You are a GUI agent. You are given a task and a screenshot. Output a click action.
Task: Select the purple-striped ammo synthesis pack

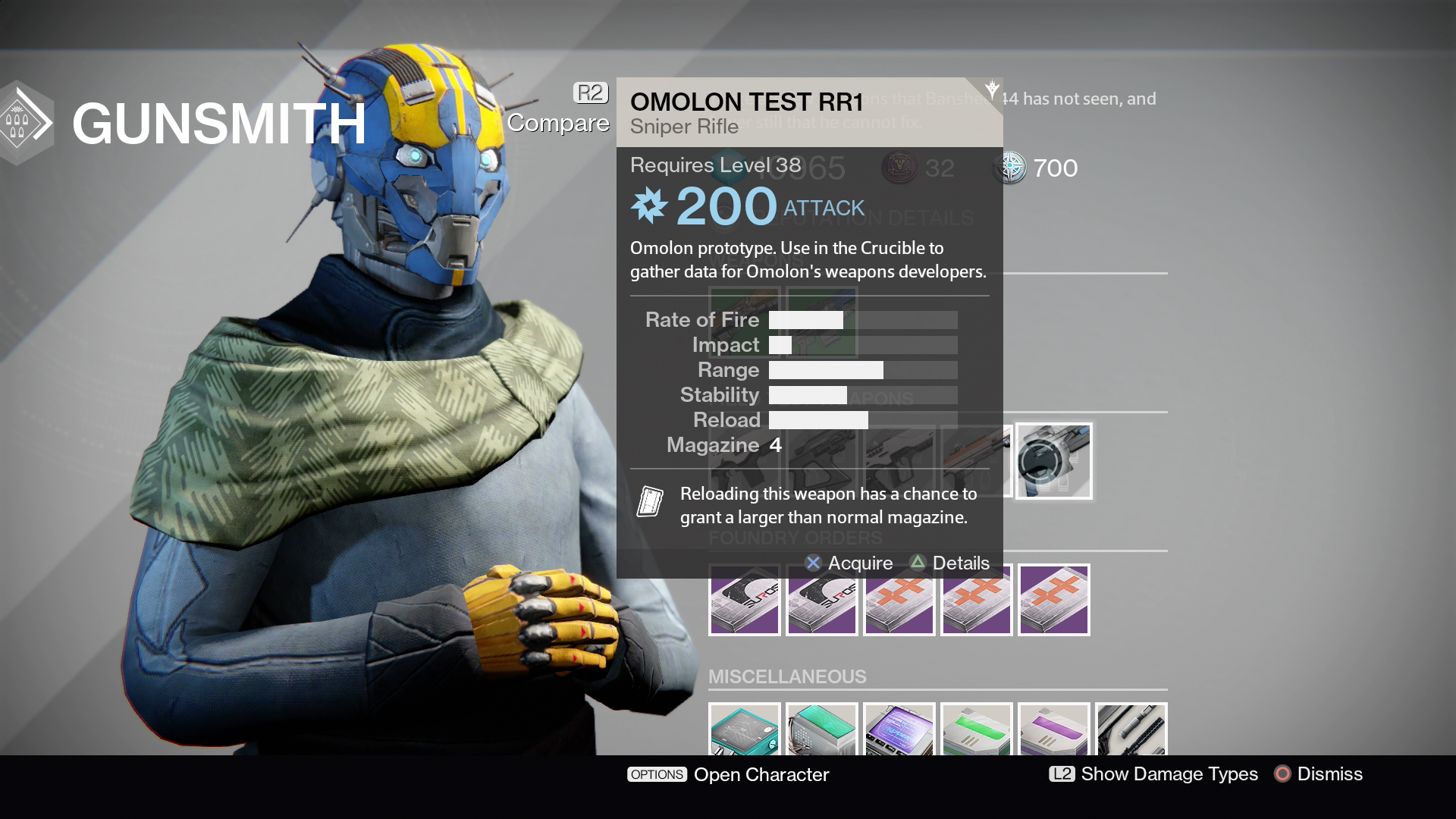[x=1054, y=730]
